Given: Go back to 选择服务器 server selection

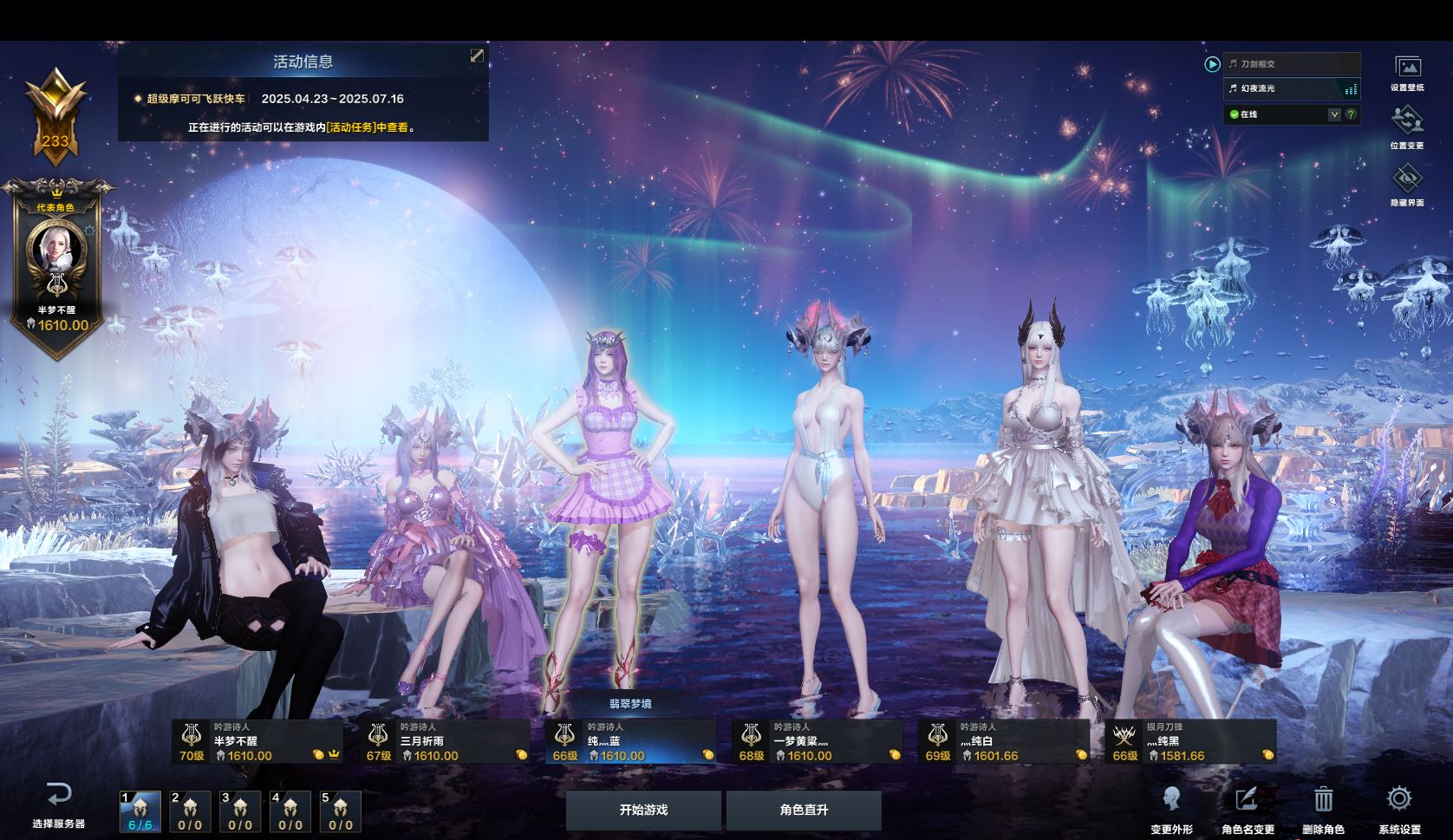Looking at the screenshot, I should click(59, 804).
